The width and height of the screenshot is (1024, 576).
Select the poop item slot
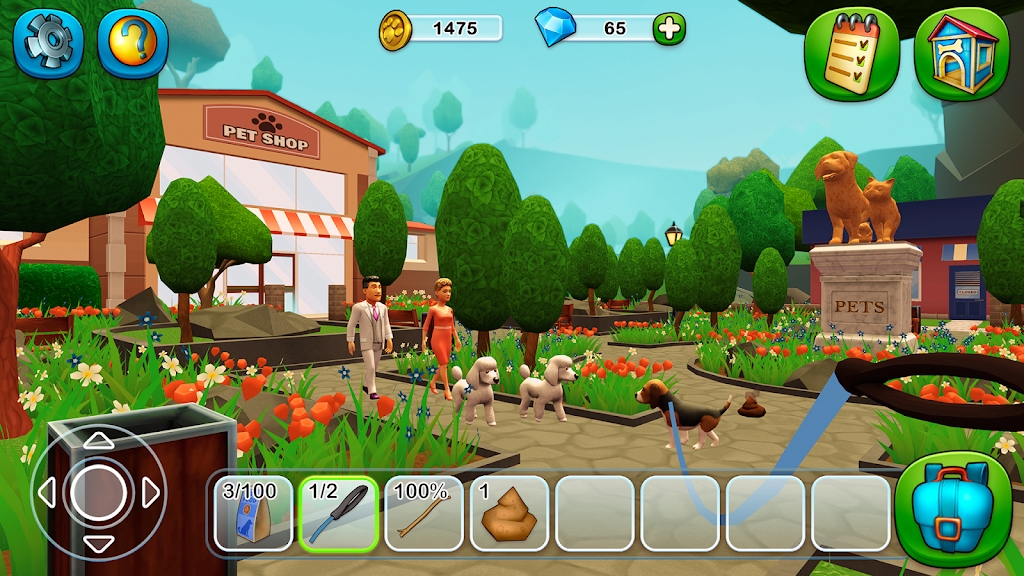509,513
